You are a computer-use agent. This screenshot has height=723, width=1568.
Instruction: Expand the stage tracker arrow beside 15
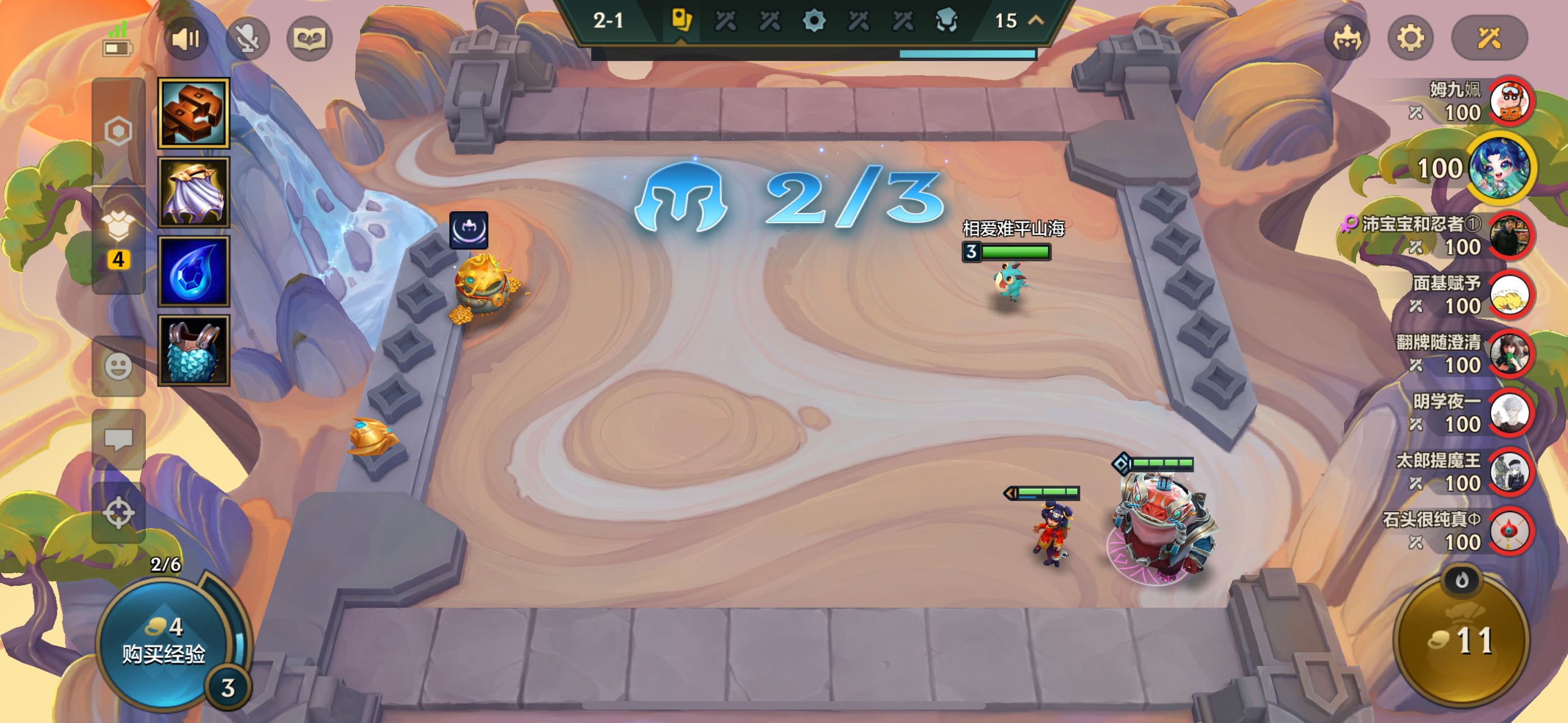pyautogui.click(x=1036, y=20)
